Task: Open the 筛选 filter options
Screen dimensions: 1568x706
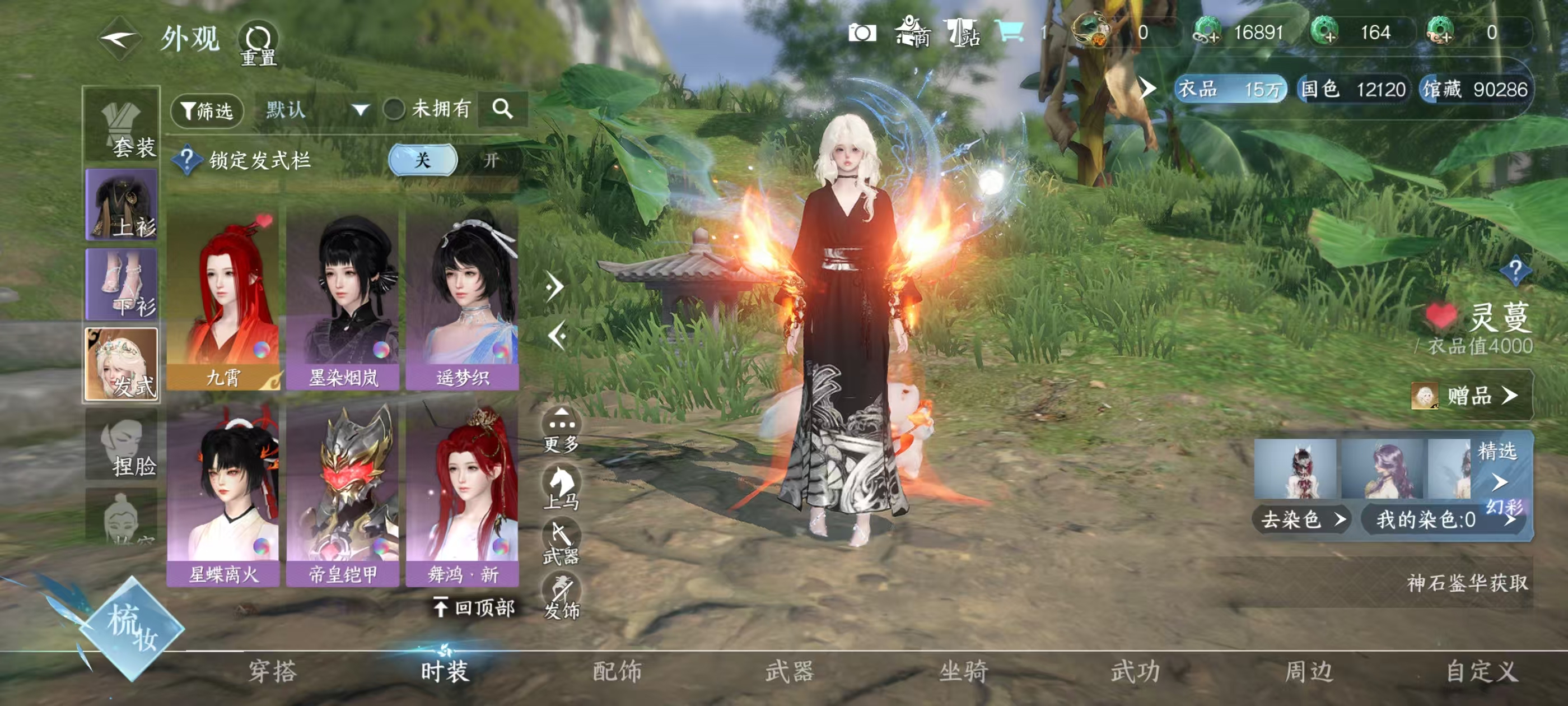Action: pyautogui.click(x=208, y=111)
